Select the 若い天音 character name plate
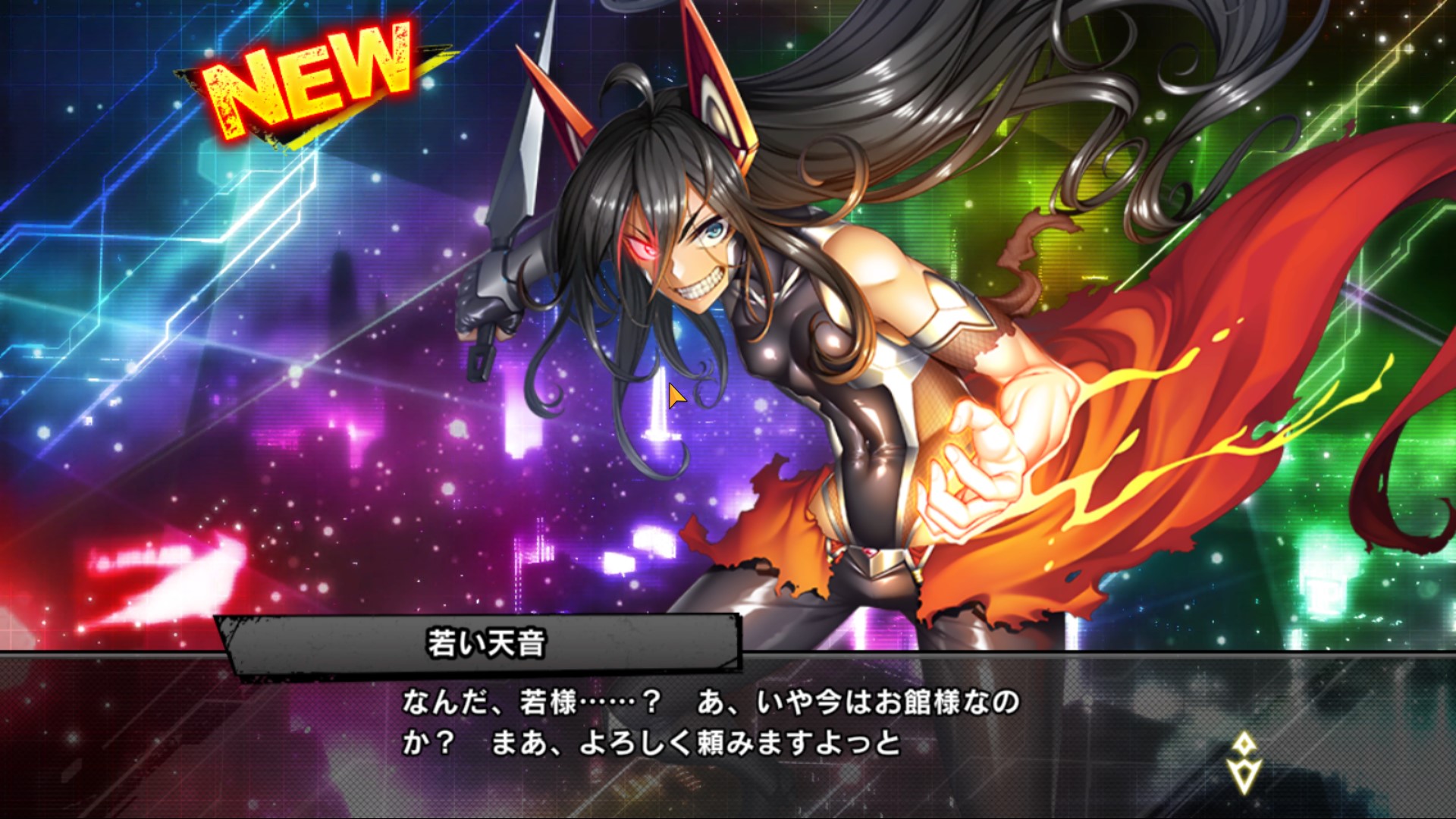This screenshot has width=1456, height=819. click(485, 641)
